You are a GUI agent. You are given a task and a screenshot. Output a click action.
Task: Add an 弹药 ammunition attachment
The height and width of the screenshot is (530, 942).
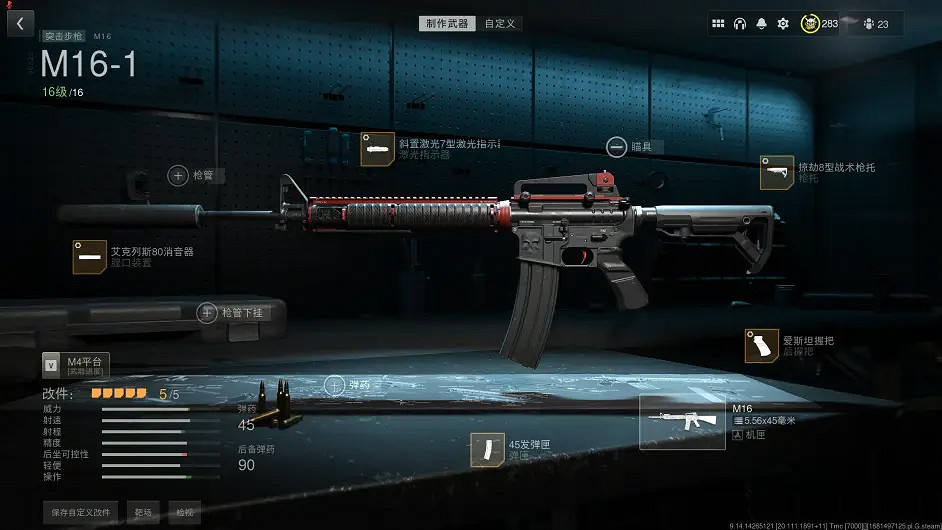click(x=335, y=384)
